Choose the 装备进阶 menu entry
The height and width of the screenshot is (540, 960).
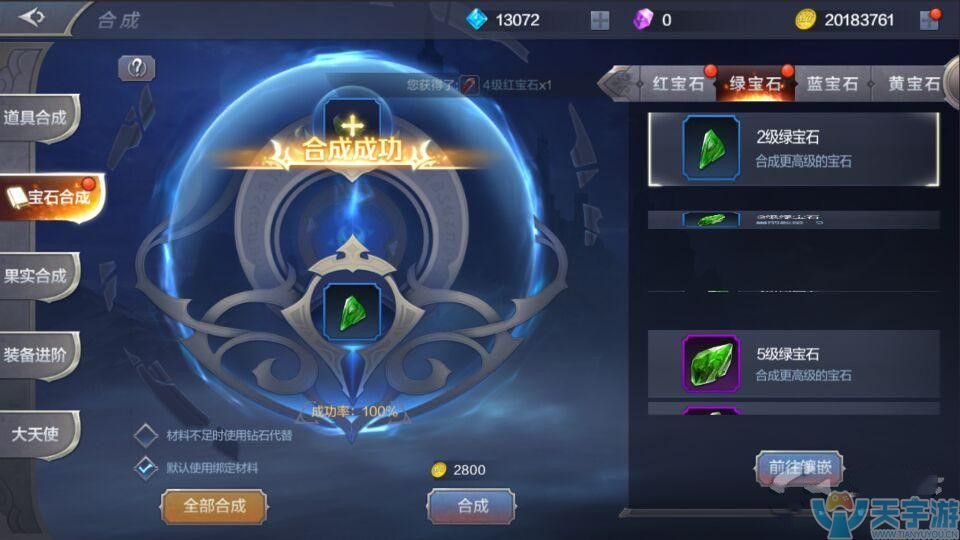[37, 354]
